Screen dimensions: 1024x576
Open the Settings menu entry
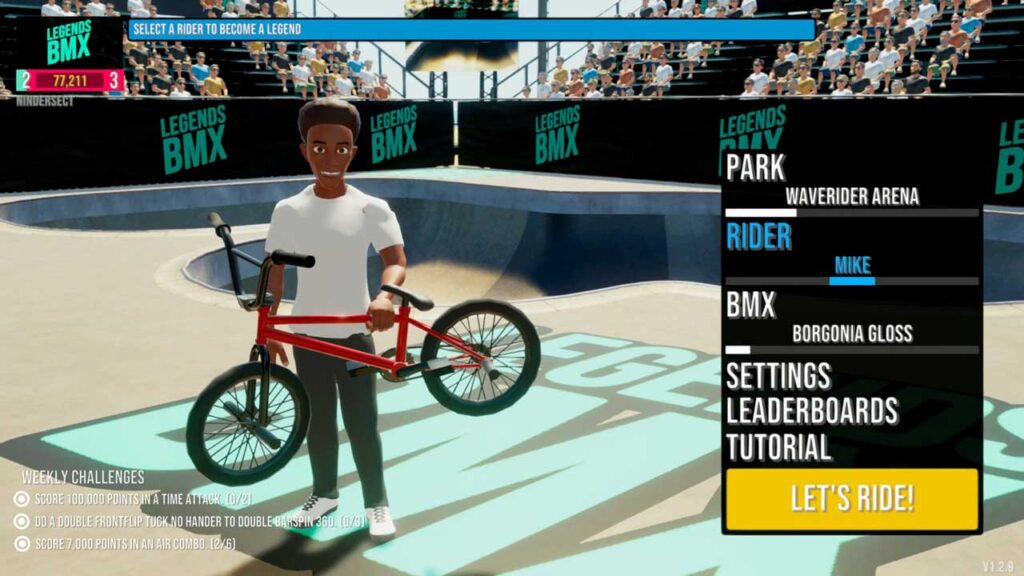point(778,376)
